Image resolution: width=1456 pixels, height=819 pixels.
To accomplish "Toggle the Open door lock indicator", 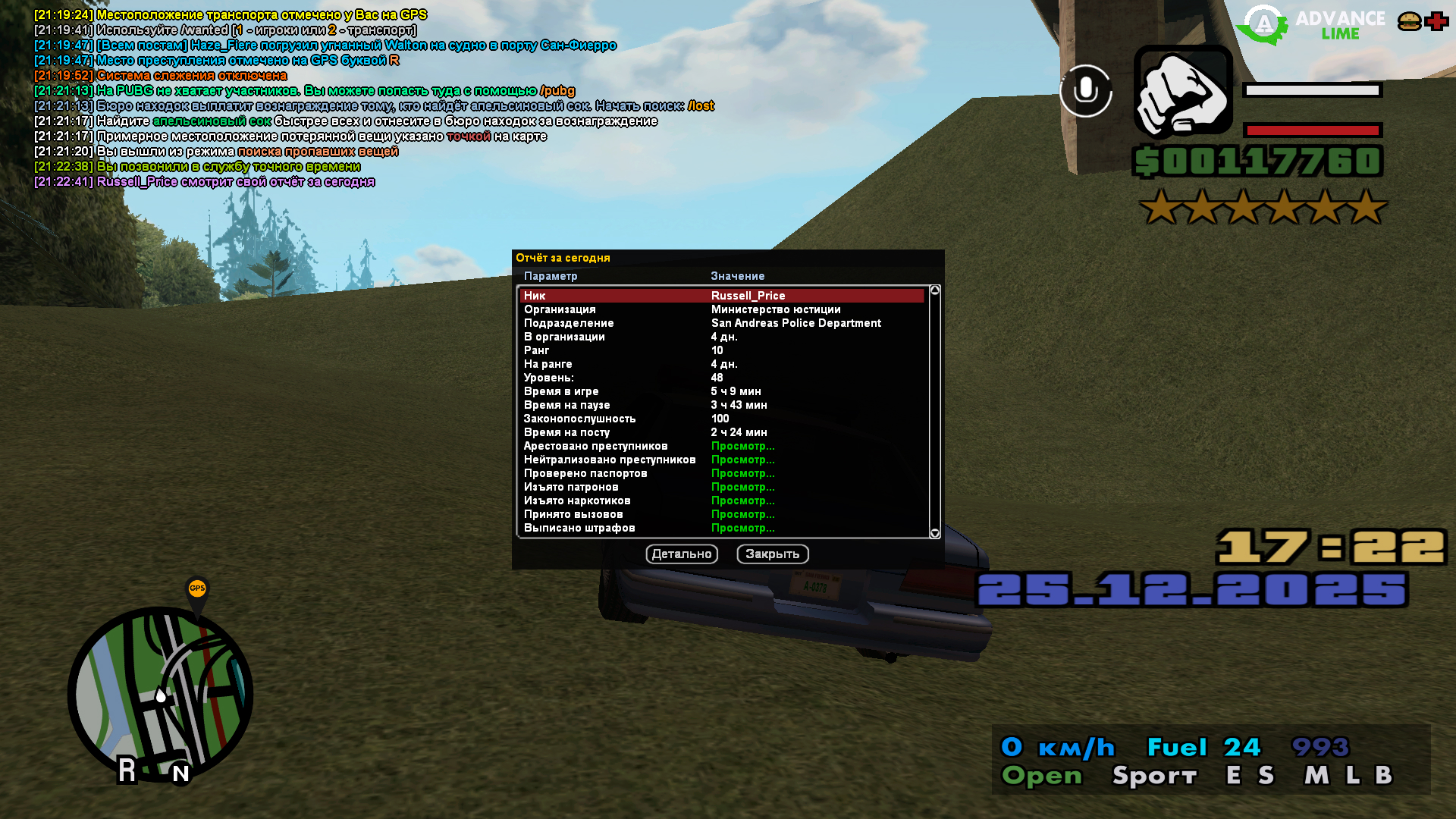I will pyautogui.click(x=1042, y=775).
